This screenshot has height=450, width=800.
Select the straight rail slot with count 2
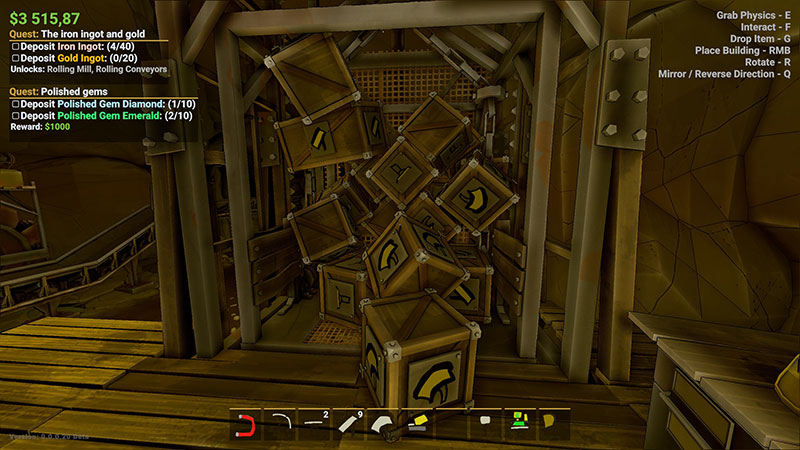pyautogui.click(x=315, y=425)
